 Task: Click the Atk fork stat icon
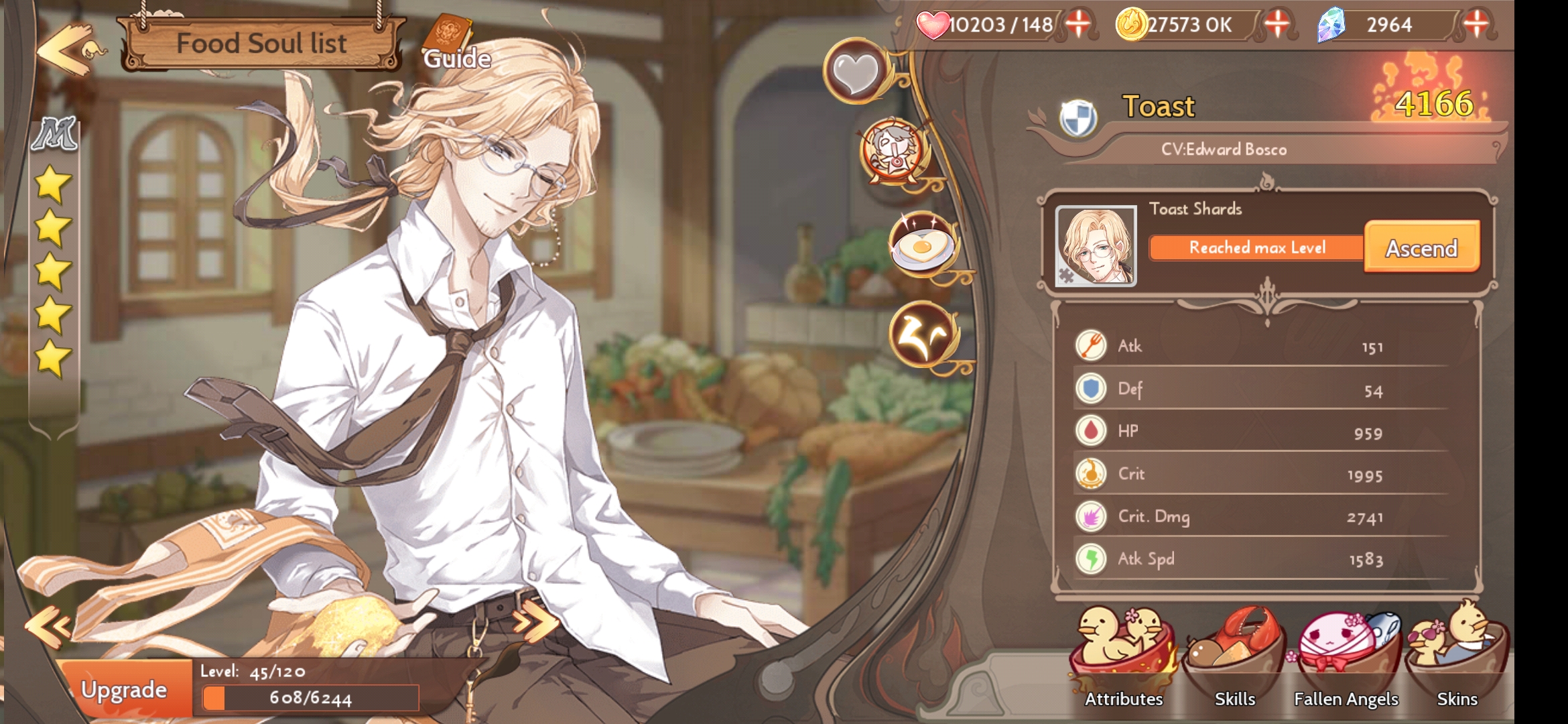[x=1091, y=346]
